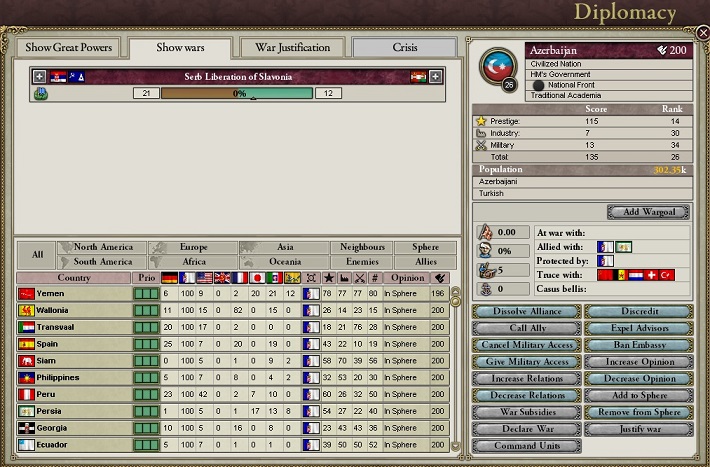Choose War Subsidies option
710x467 pixels.
pos(527,412)
